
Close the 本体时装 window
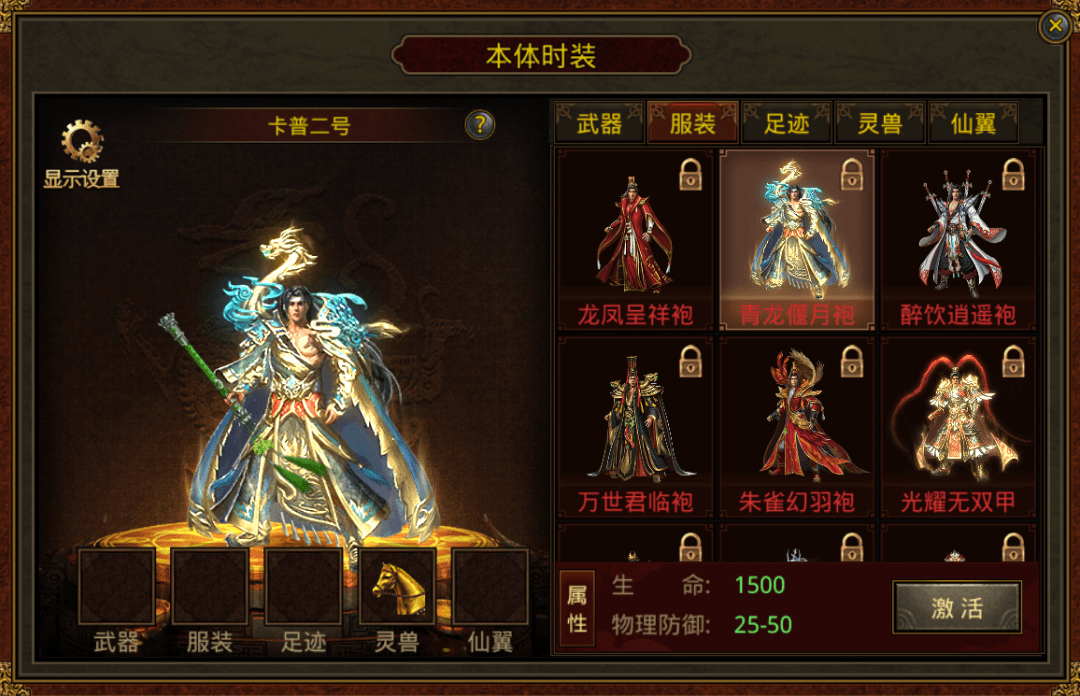coord(1055,27)
